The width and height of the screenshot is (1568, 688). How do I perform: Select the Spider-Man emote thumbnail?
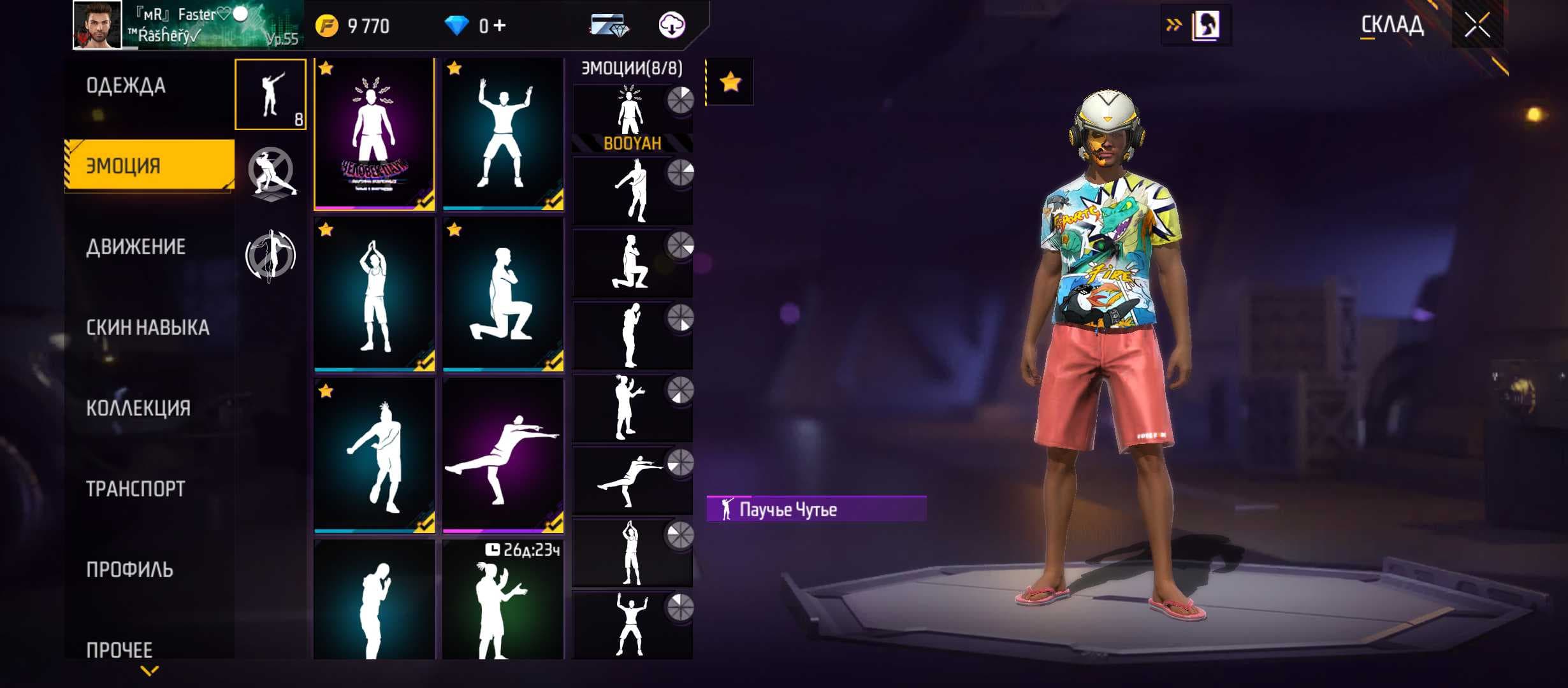(374, 134)
